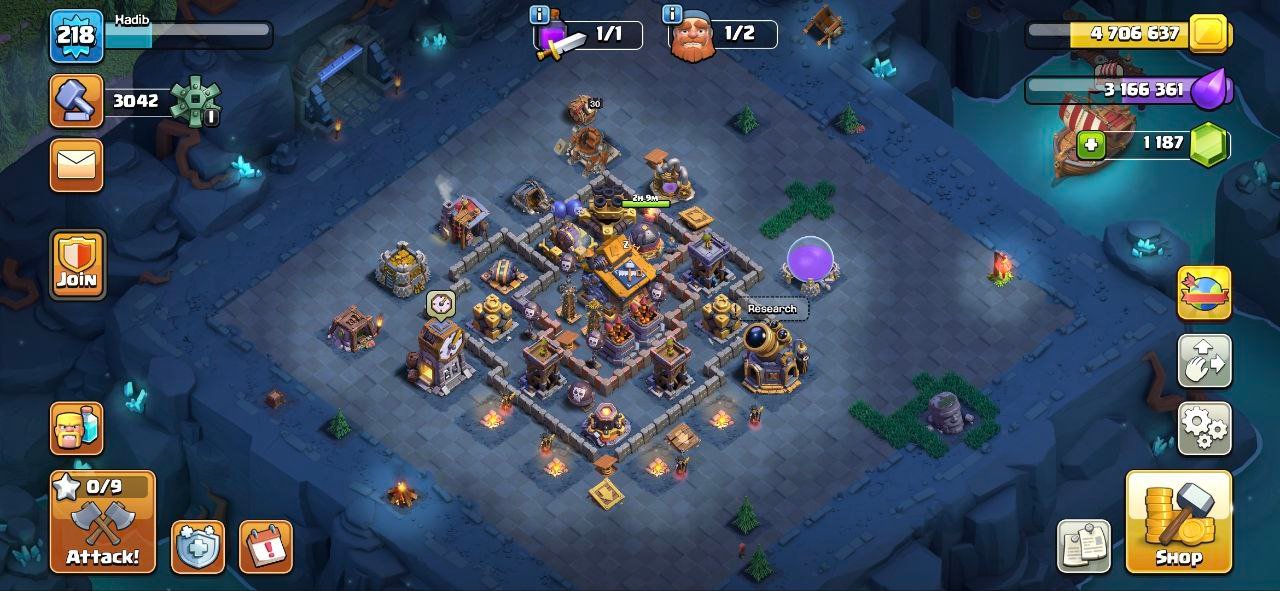Open the Shop menu
The height and width of the screenshot is (591, 1280).
(1178, 521)
